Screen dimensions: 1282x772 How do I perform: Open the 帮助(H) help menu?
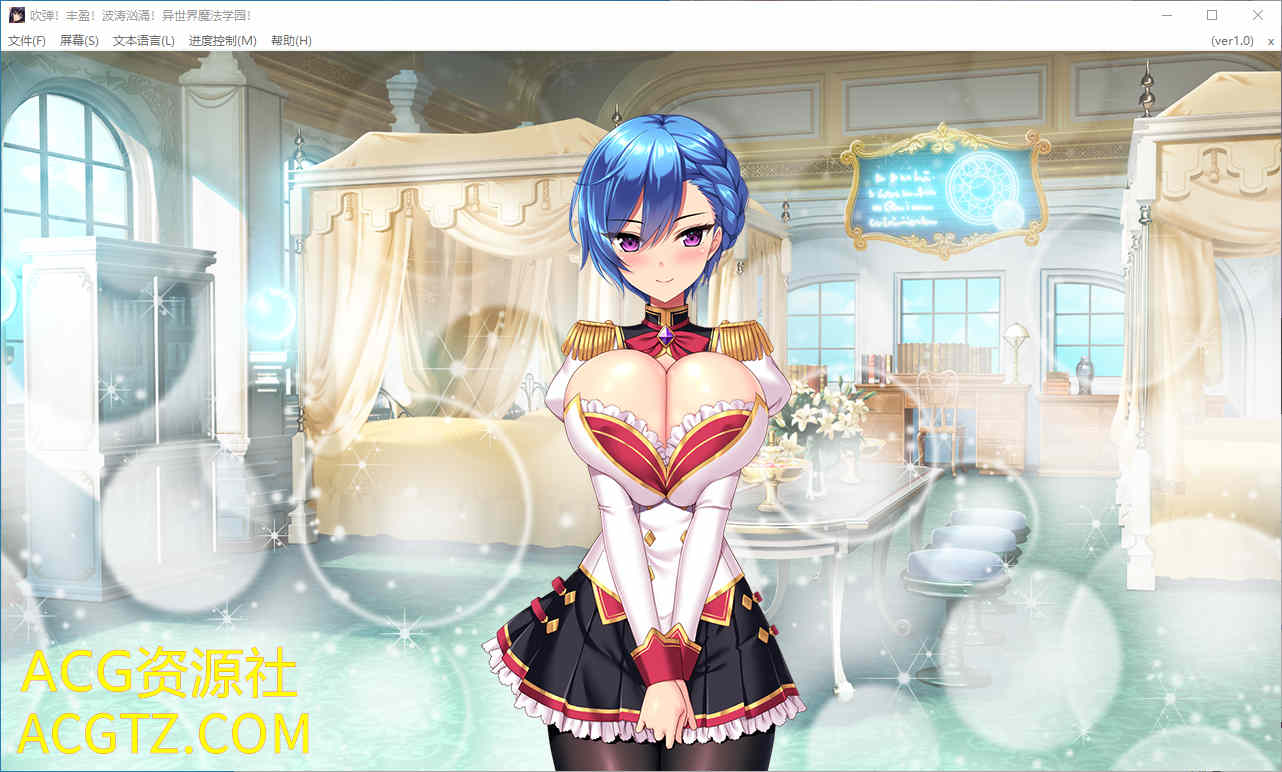(x=291, y=41)
